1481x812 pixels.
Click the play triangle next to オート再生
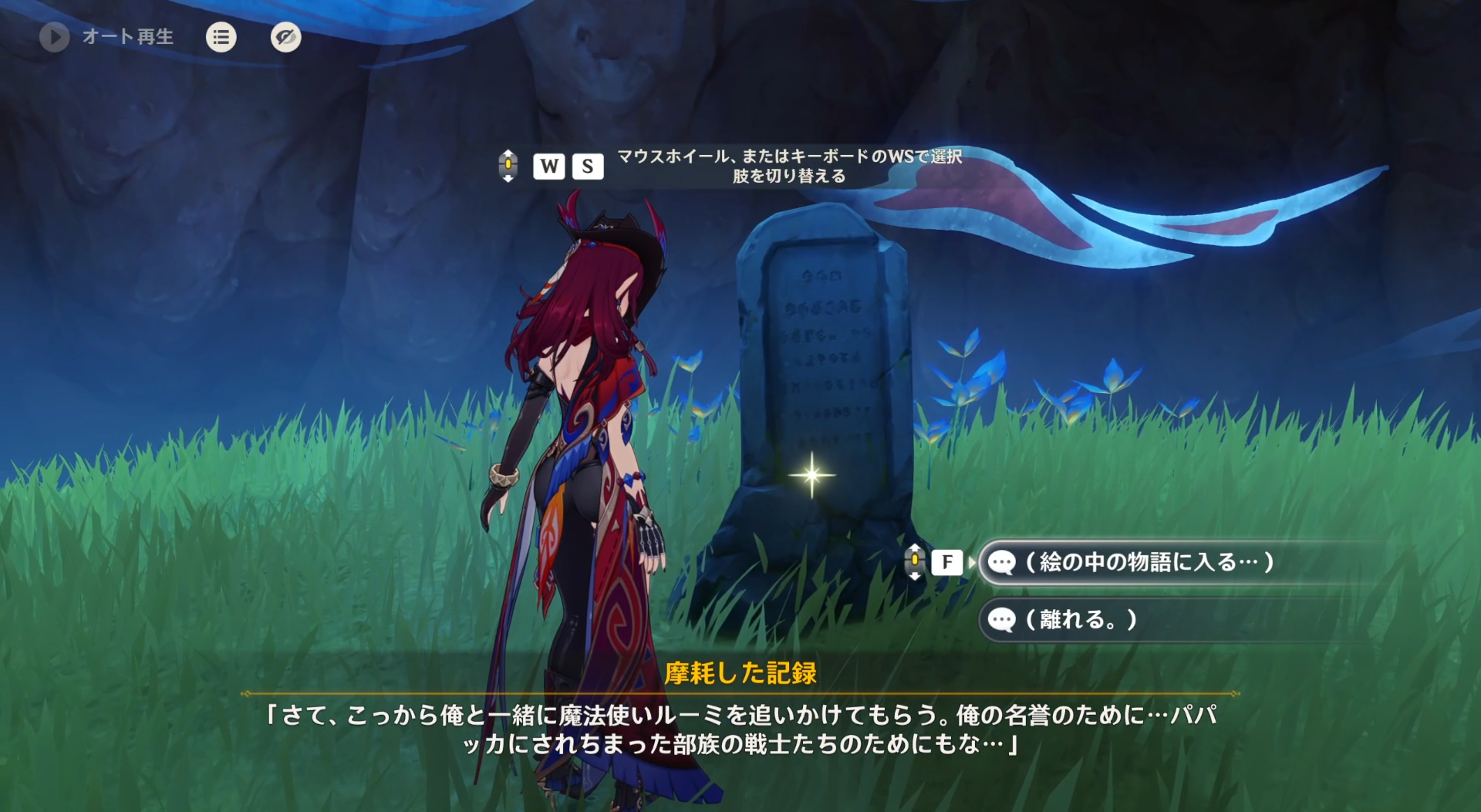click(x=54, y=36)
